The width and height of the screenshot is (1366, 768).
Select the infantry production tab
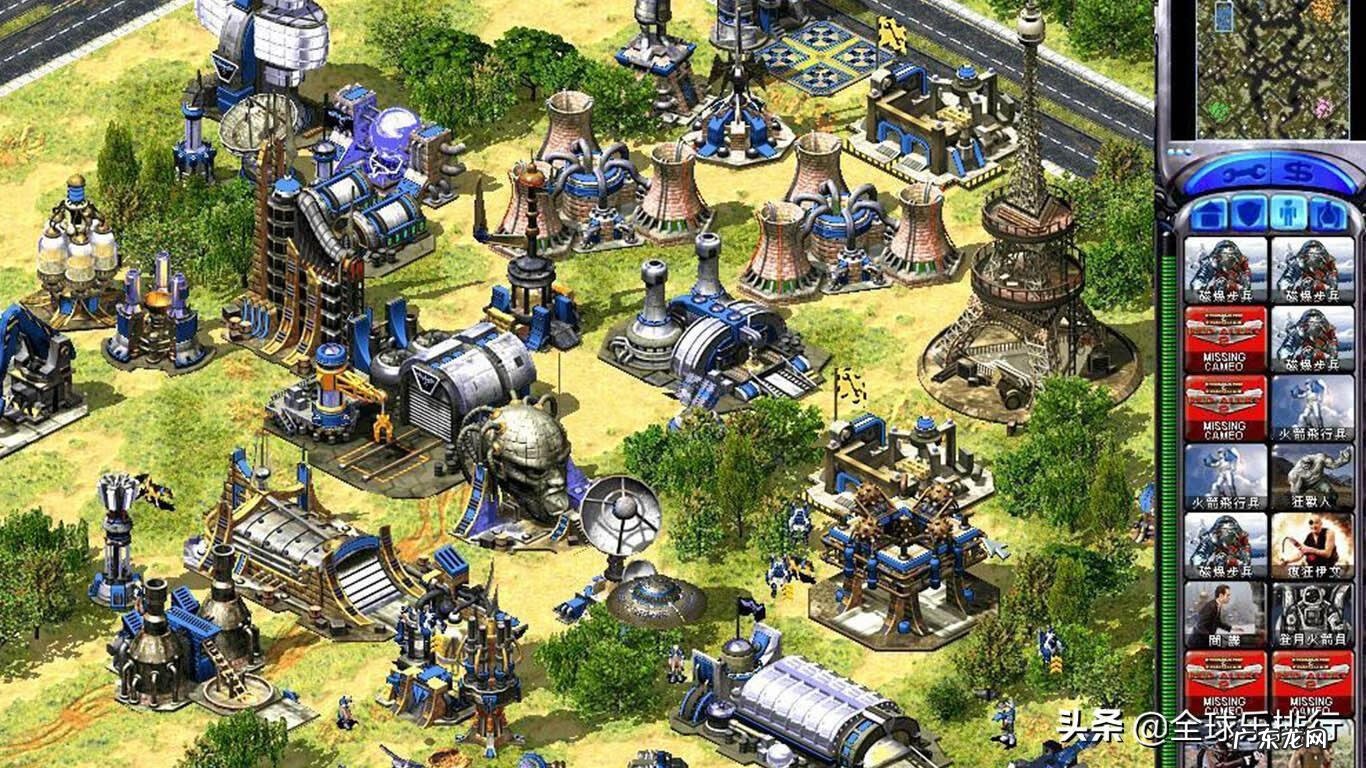click(x=1285, y=213)
